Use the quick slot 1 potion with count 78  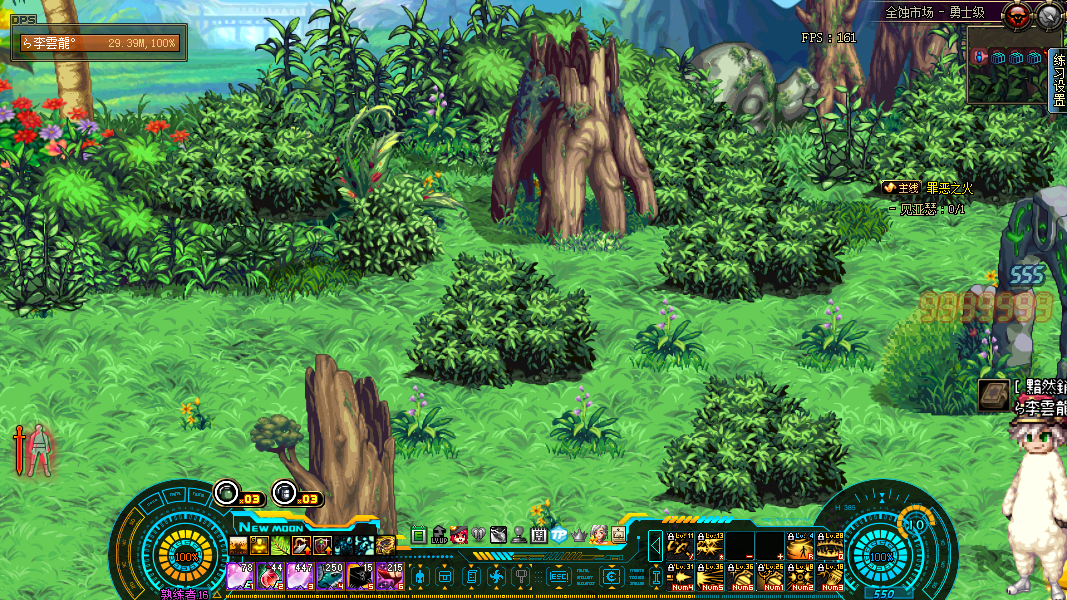click(x=240, y=577)
